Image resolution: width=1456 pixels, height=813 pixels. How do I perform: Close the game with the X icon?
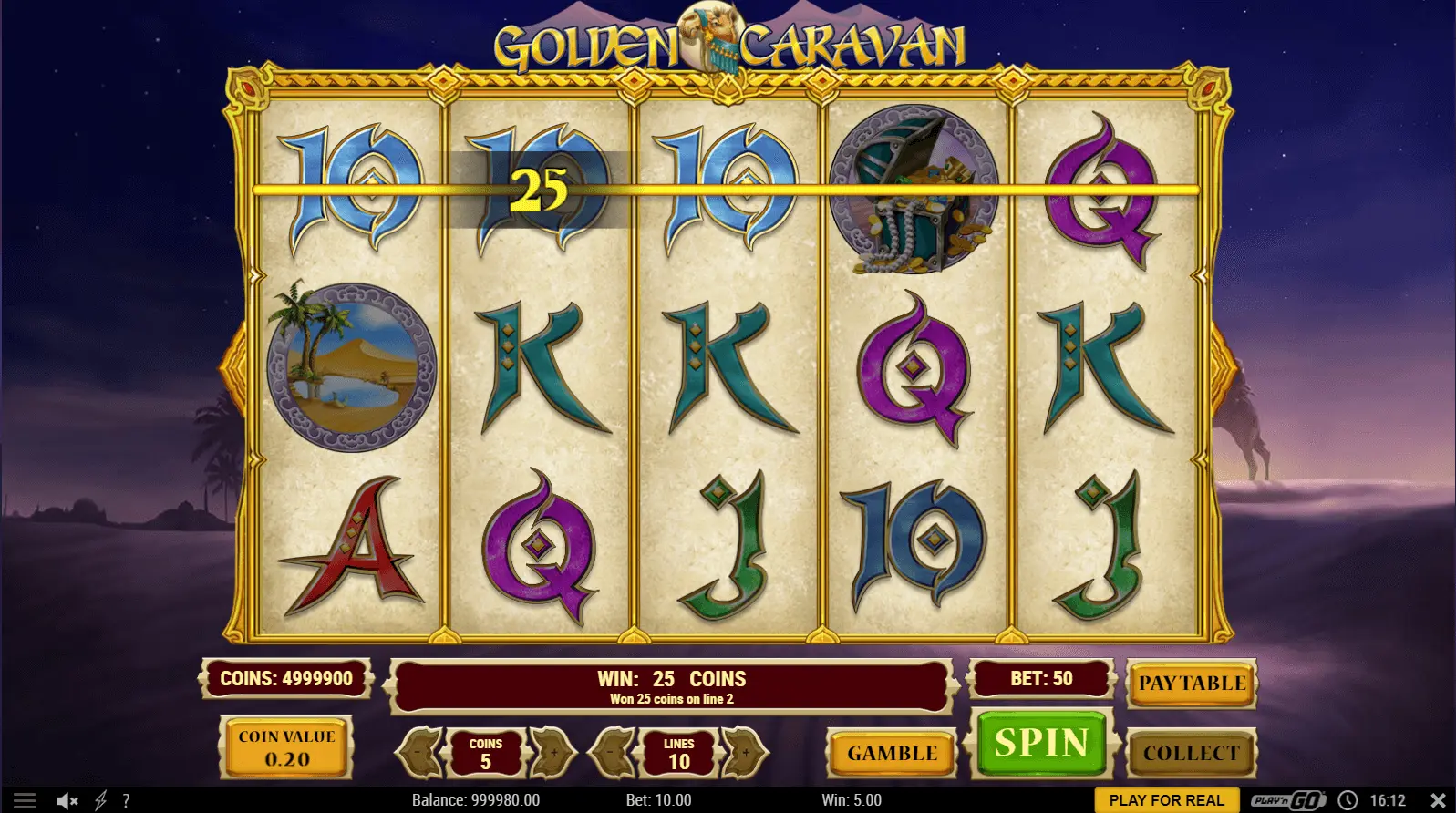coord(1438,800)
